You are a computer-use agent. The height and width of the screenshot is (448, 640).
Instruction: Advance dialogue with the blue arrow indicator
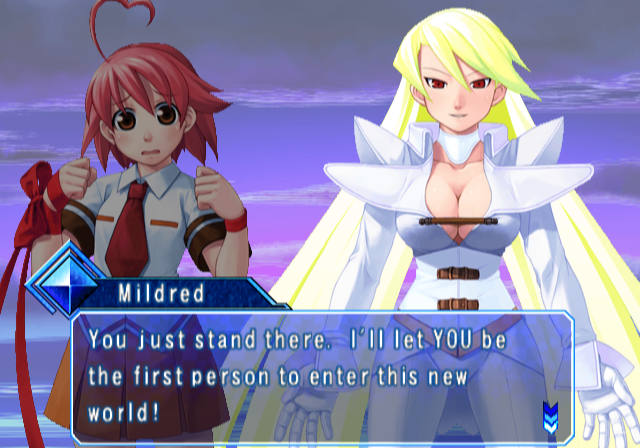(x=549, y=413)
